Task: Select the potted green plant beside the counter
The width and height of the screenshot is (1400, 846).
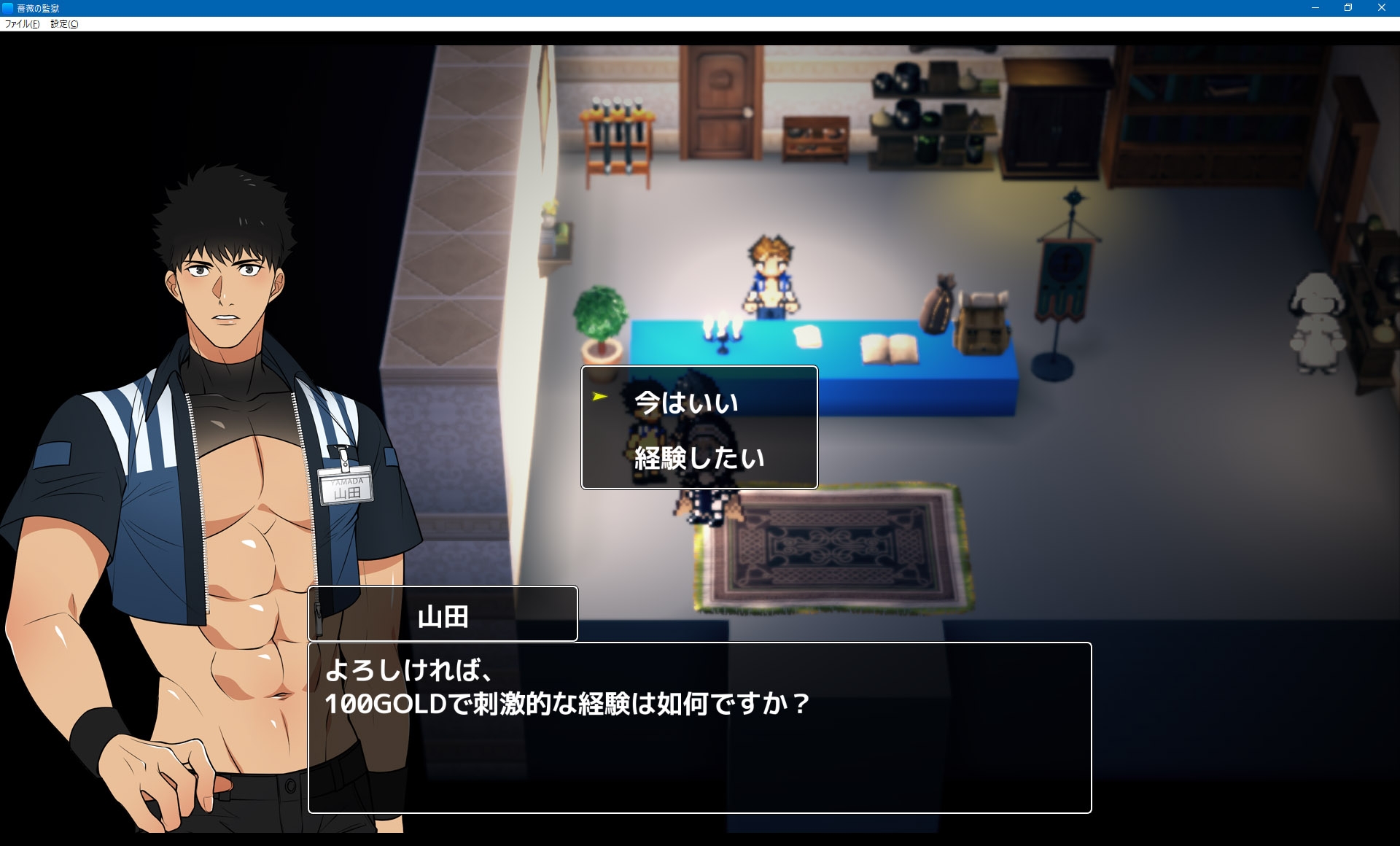Action: click(x=599, y=314)
